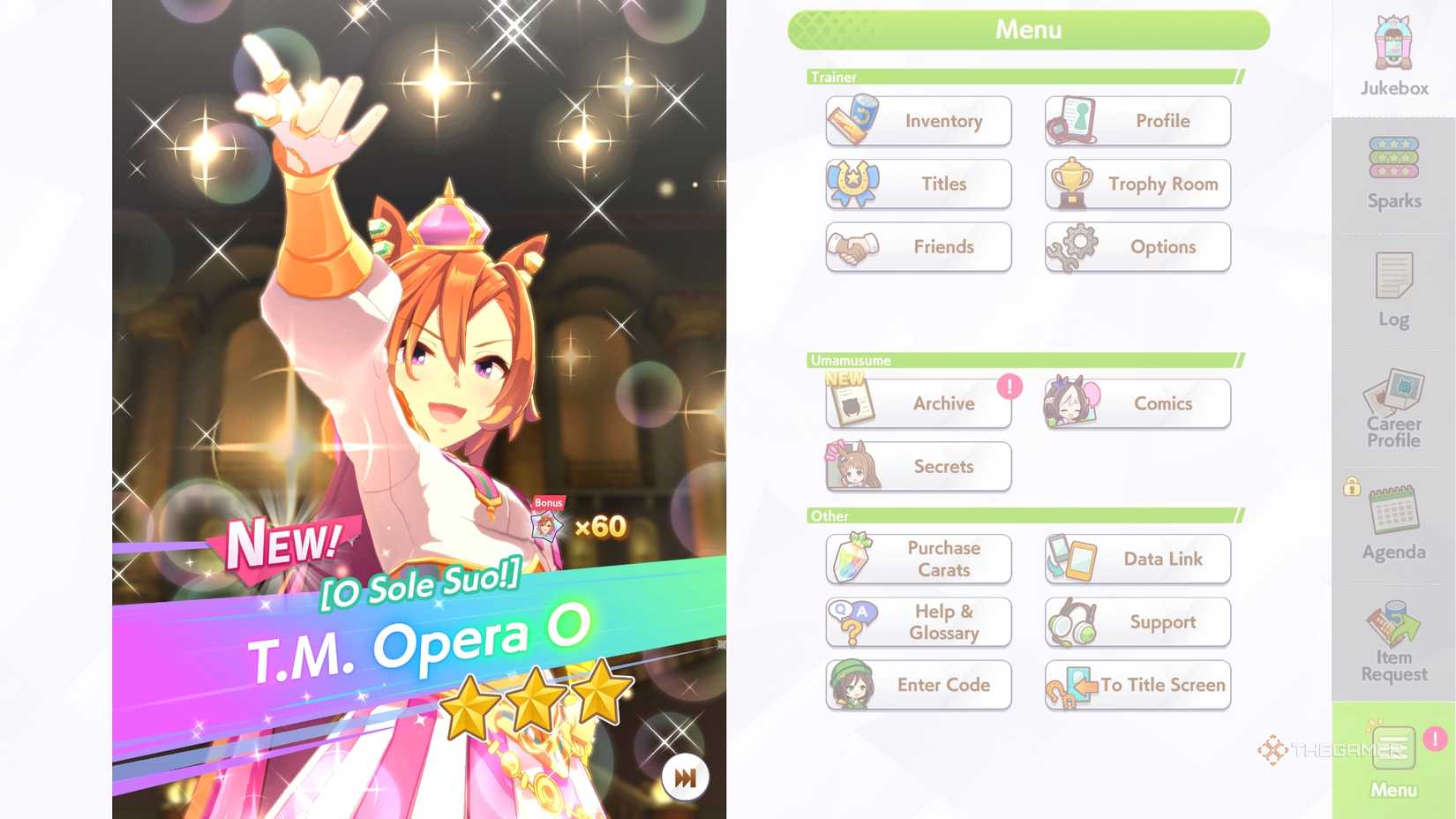Image resolution: width=1456 pixels, height=819 pixels.
Task: Open the Jukebox from the sidebar
Action: pyautogui.click(x=1392, y=55)
